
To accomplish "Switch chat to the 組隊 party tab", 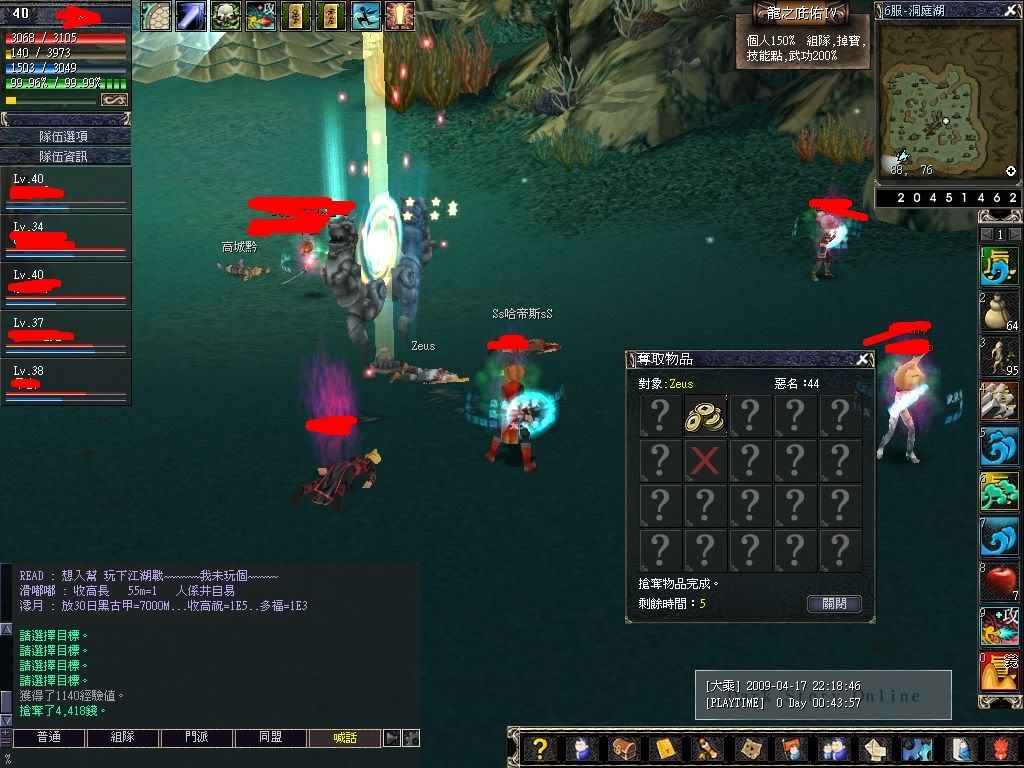I will pos(122,738).
